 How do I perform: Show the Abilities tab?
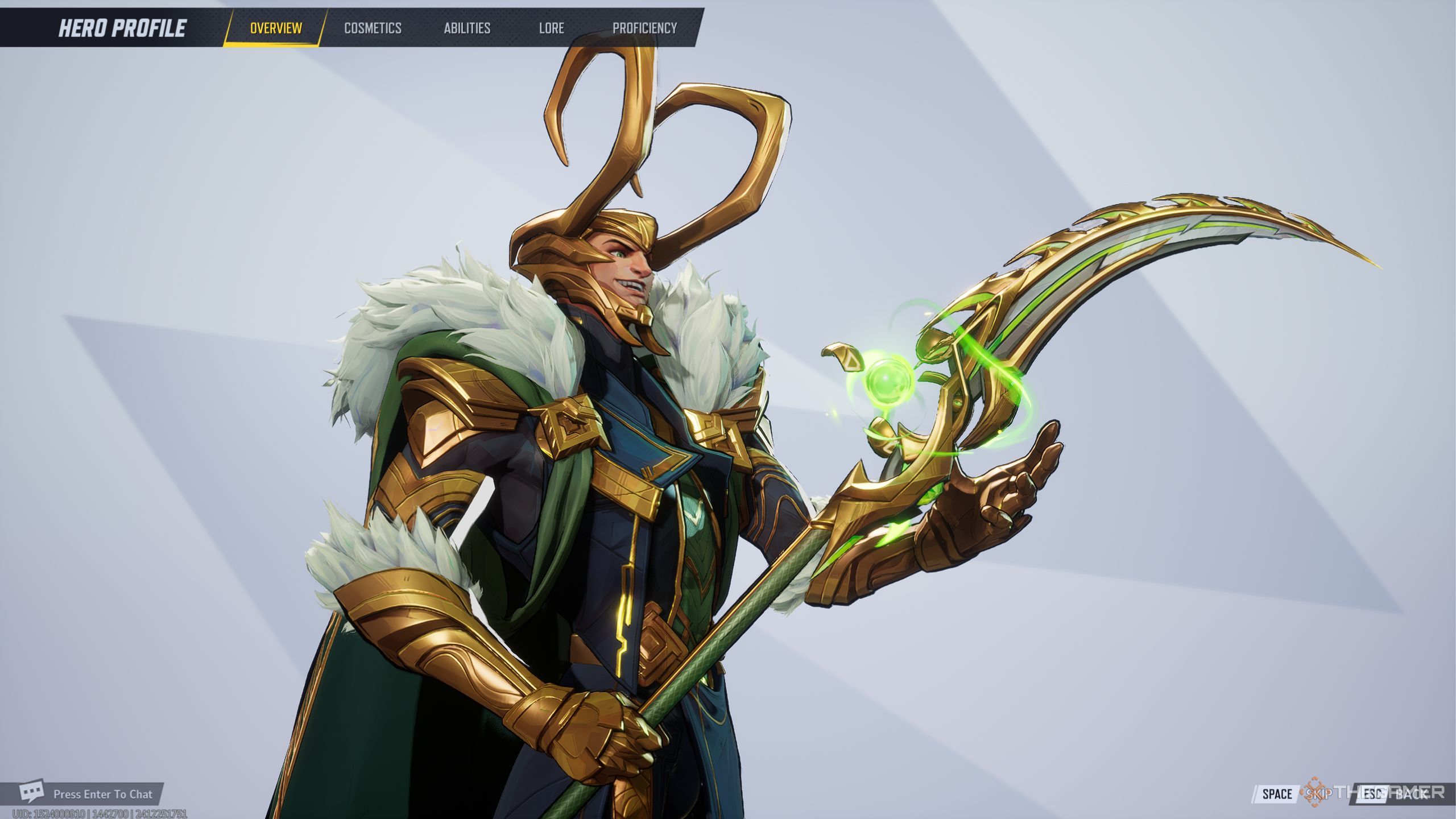coord(467,28)
